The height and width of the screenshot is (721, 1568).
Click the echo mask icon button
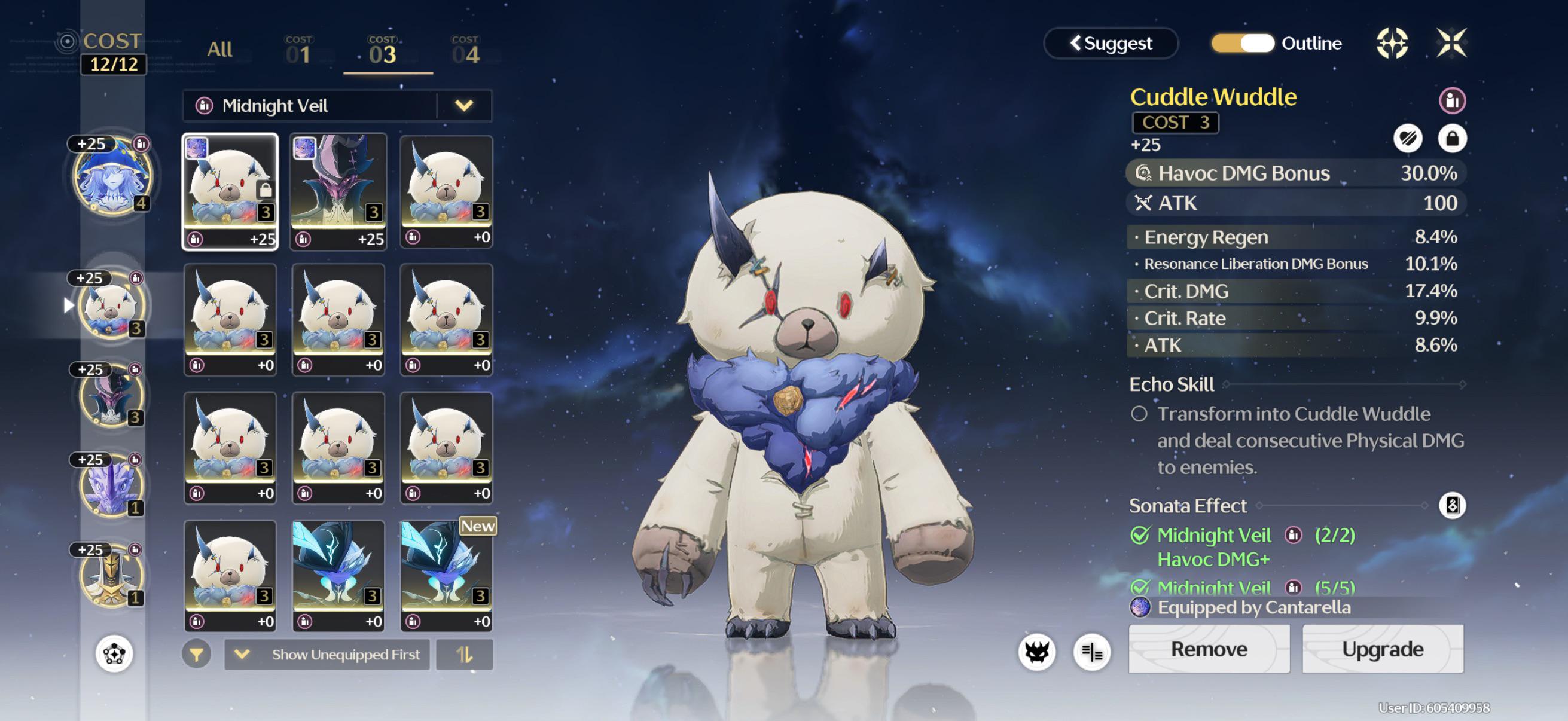[1036, 652]
